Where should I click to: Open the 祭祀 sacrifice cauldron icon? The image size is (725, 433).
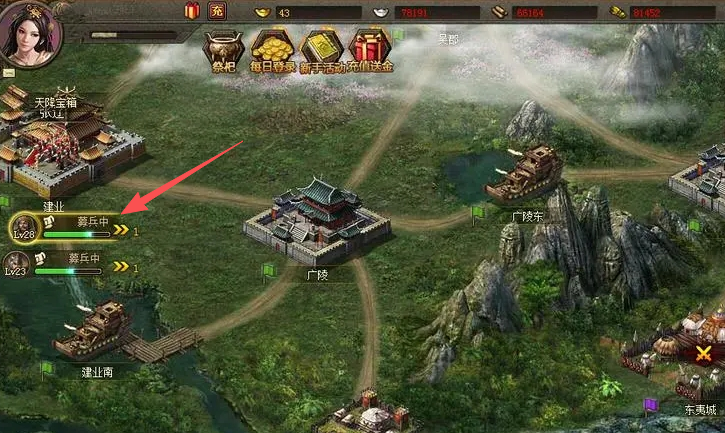click(224, 51)
